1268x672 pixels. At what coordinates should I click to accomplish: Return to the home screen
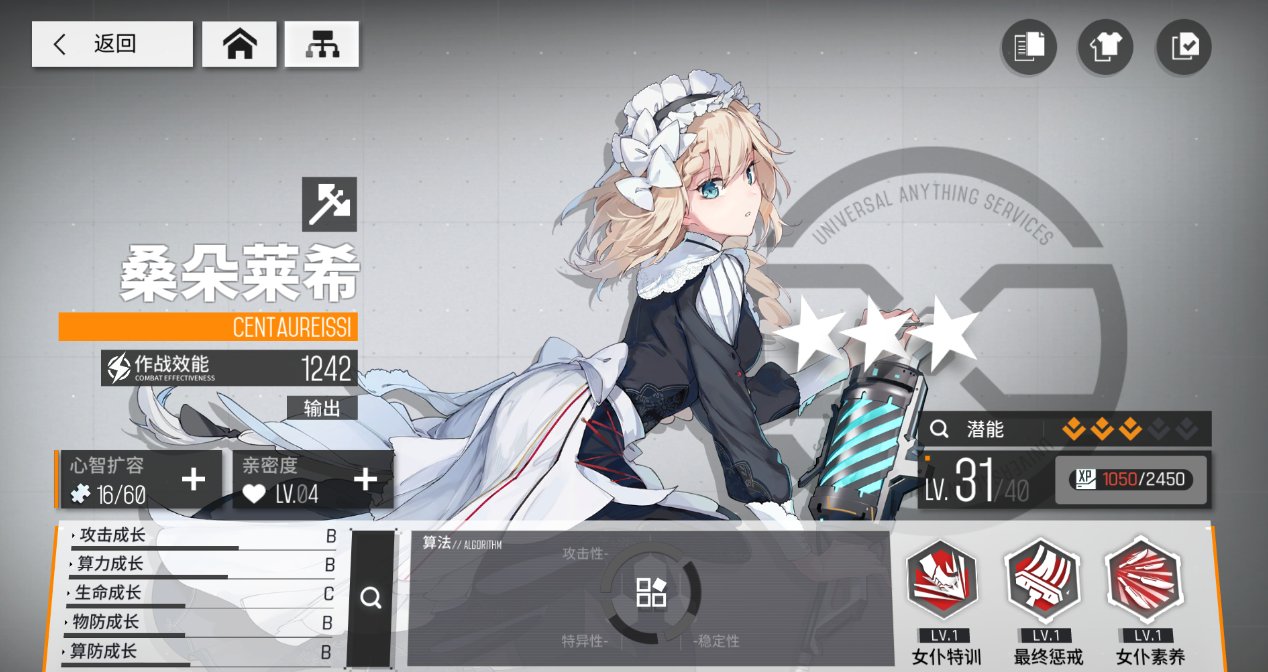click(239, 44)
